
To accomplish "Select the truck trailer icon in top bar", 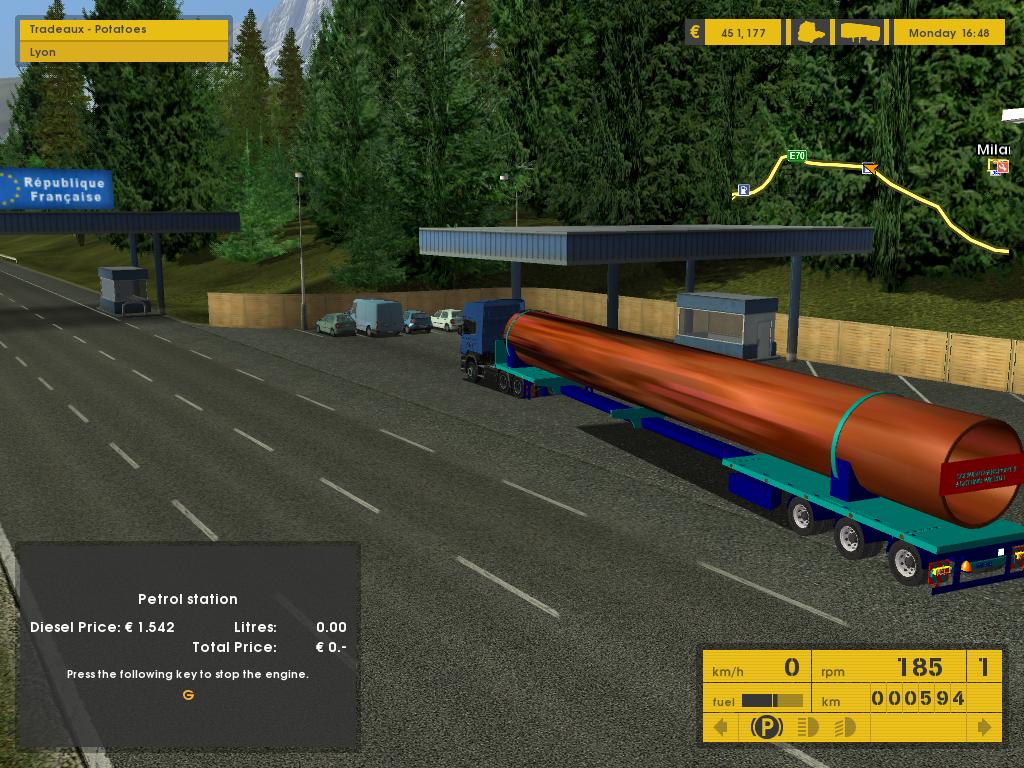I will click(862, 33).
